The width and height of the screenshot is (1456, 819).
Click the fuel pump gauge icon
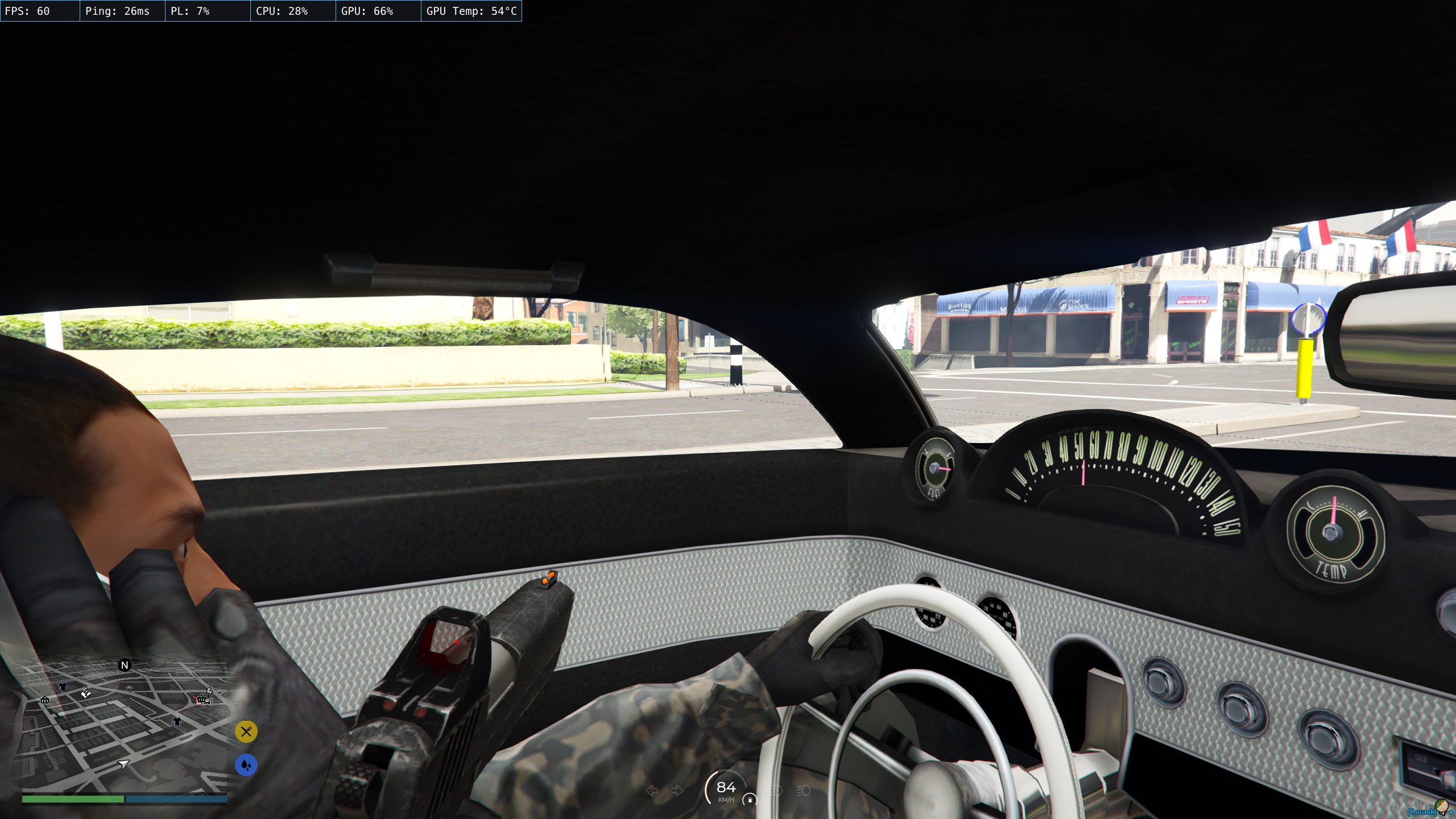coord(750,800)
